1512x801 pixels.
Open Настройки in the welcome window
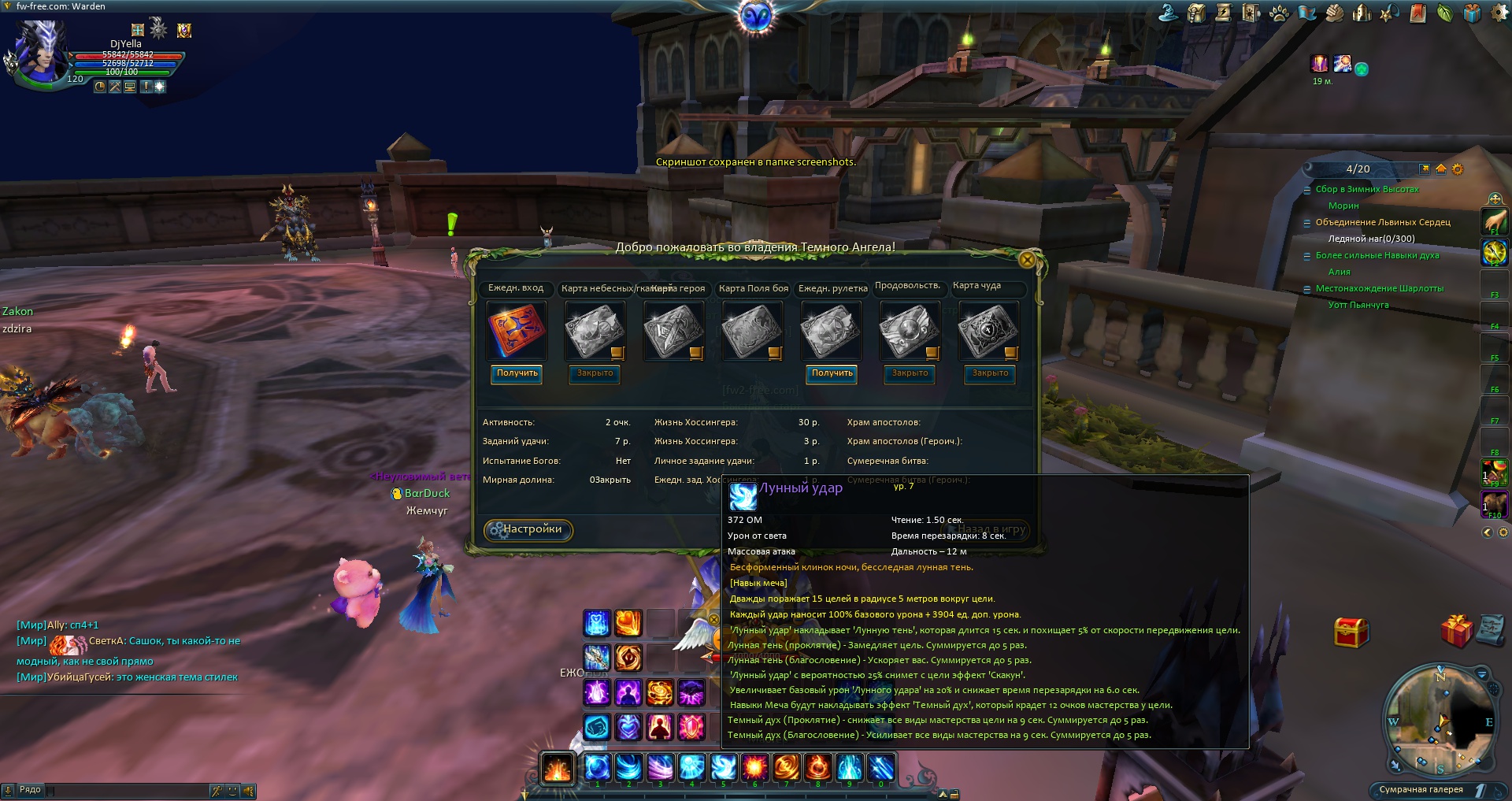click(x=528, y=530)
